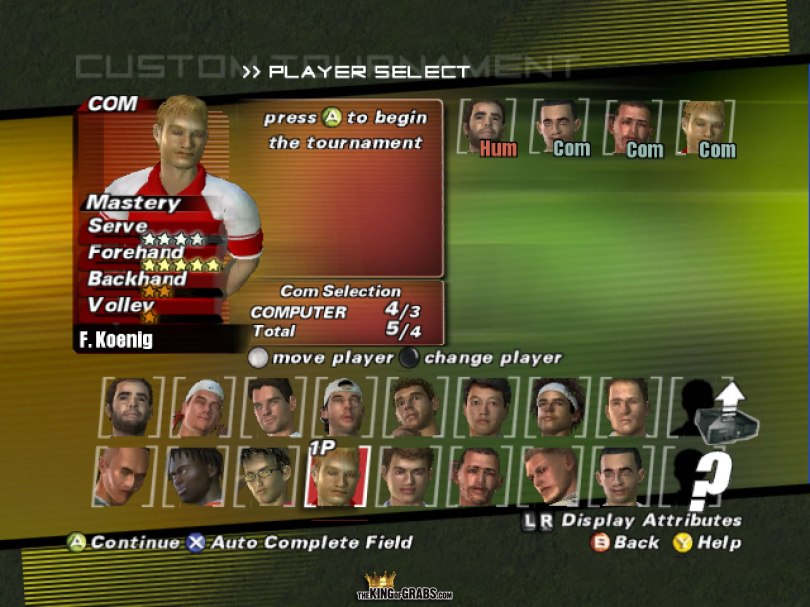Go Back to the previous screen
This screenshot has width=810, height=607.
[x=626, y=542]
